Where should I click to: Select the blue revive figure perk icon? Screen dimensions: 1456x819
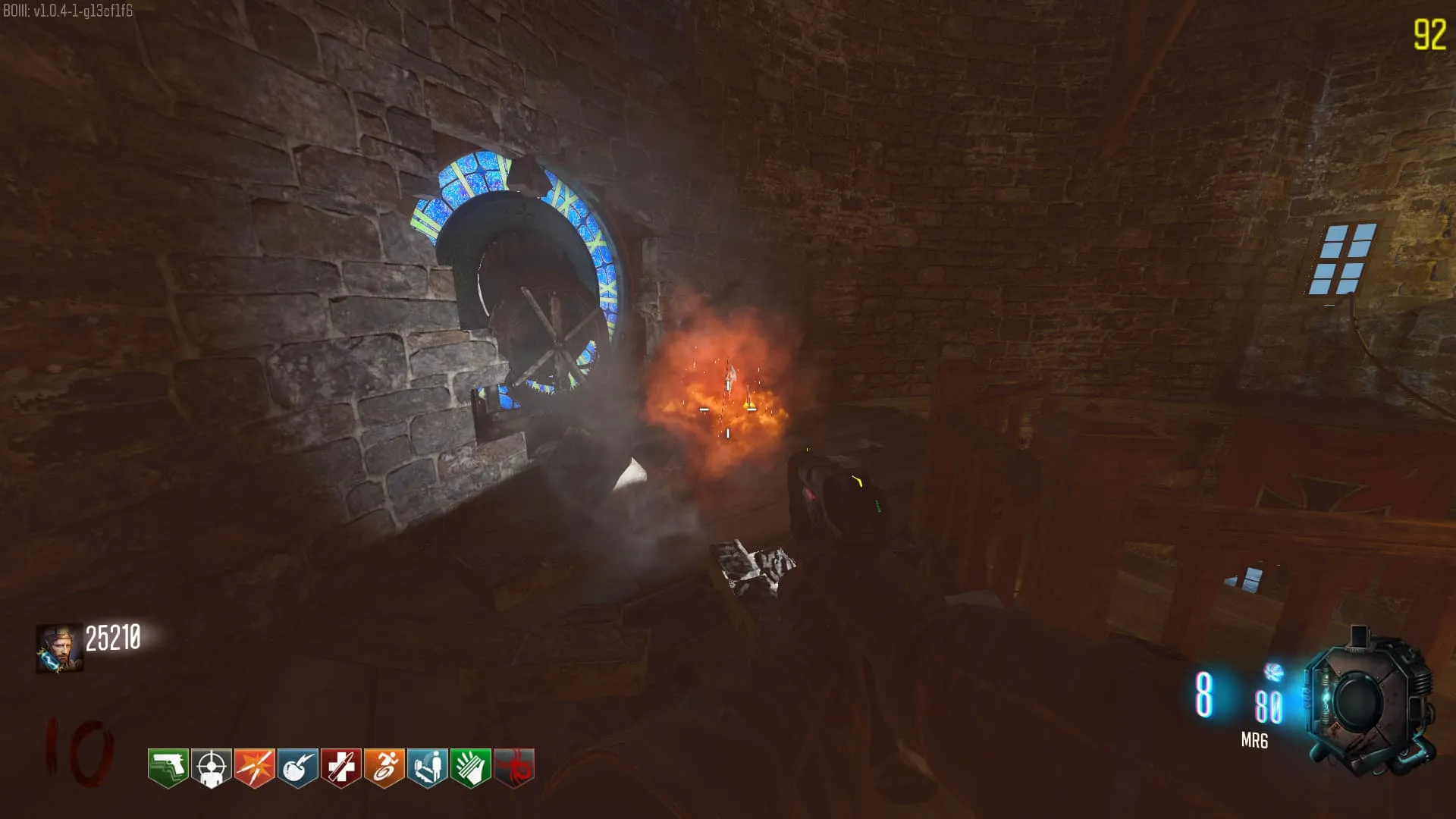tap(428, 768)
